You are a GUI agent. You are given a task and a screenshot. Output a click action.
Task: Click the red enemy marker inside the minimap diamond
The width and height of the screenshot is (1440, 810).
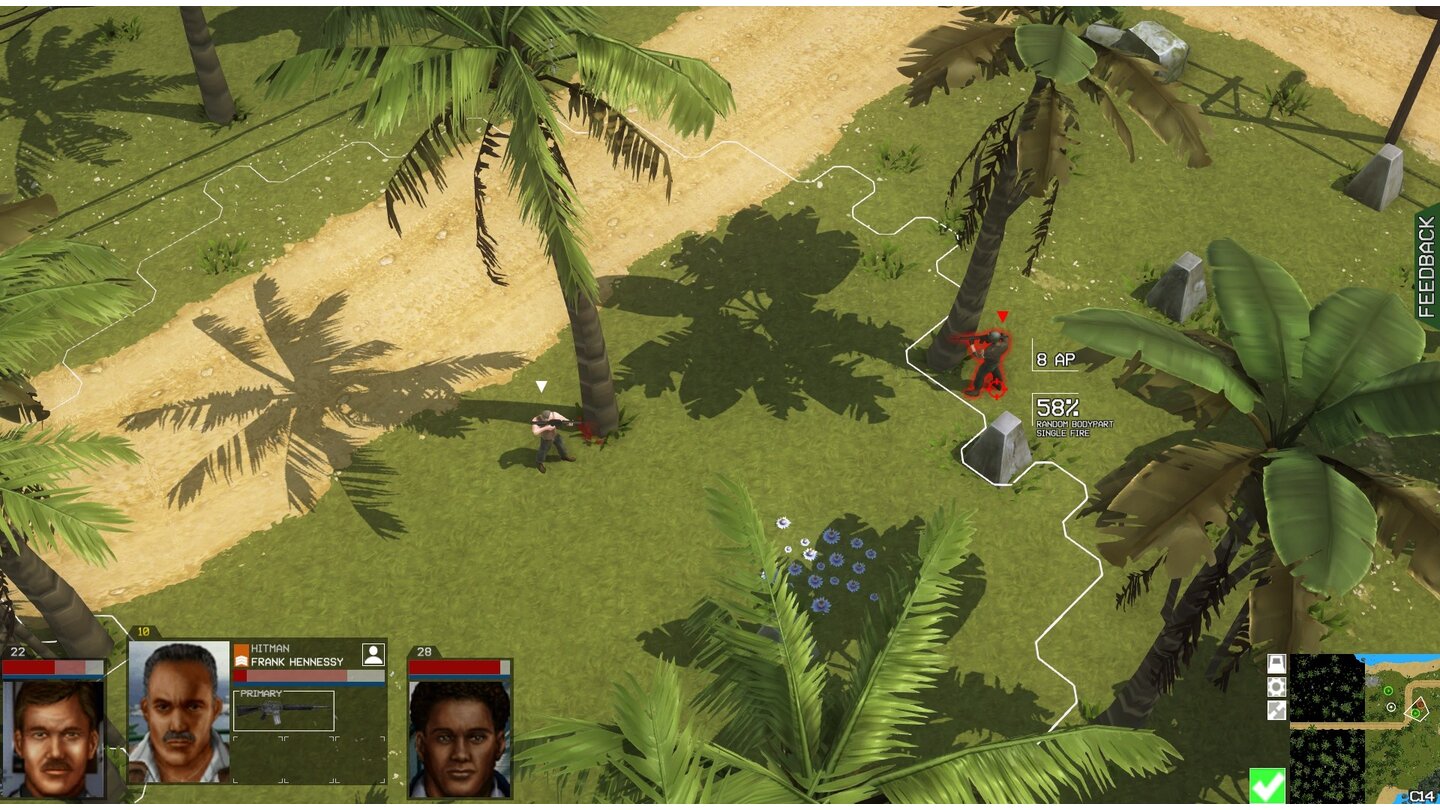(x=1419, y=705)
